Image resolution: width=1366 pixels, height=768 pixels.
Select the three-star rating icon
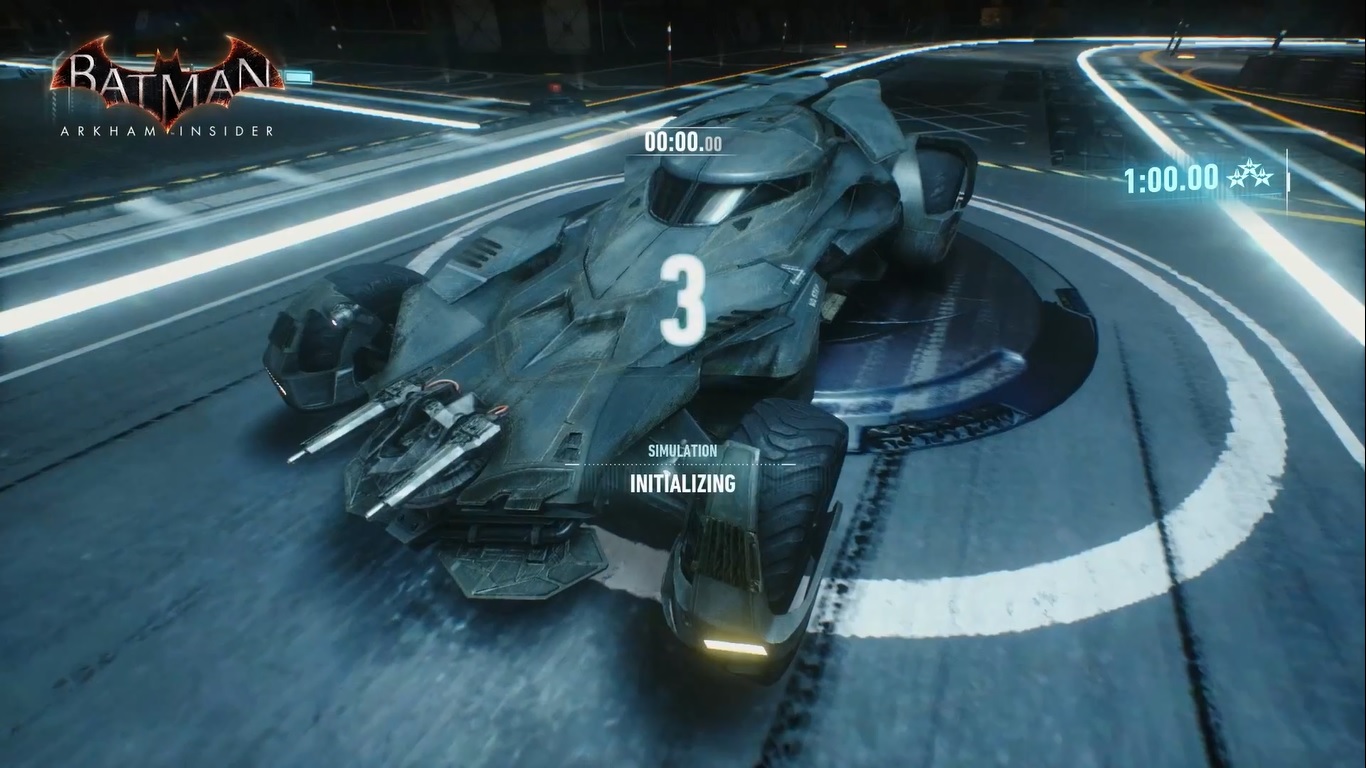click(1250, 175)
